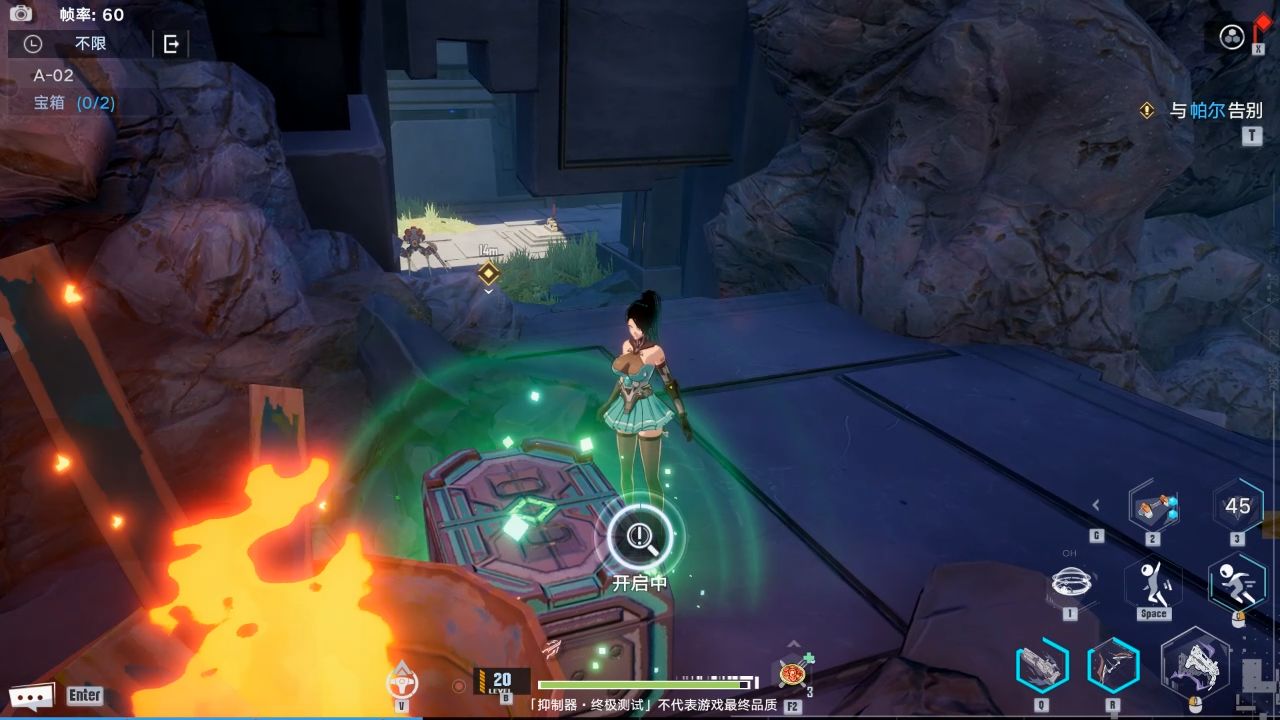Viewport: 1280px width, 720px height.
Task: Open the chat bubble box
Action: pyautogui.click(x=31, y=695)
